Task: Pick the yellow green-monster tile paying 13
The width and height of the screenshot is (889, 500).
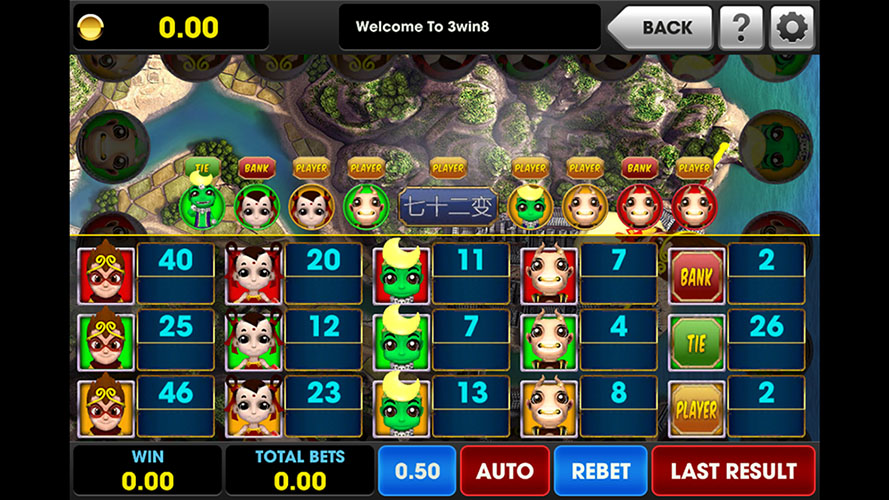Action: point(400,408)
